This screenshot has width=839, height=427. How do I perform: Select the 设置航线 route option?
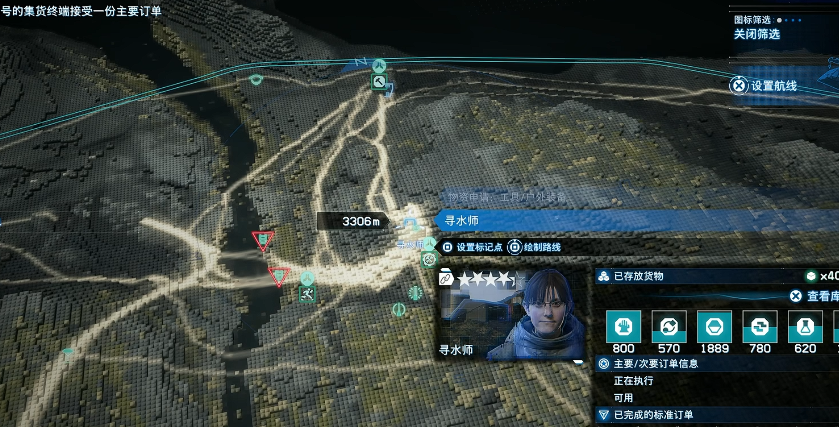[766, 86]
